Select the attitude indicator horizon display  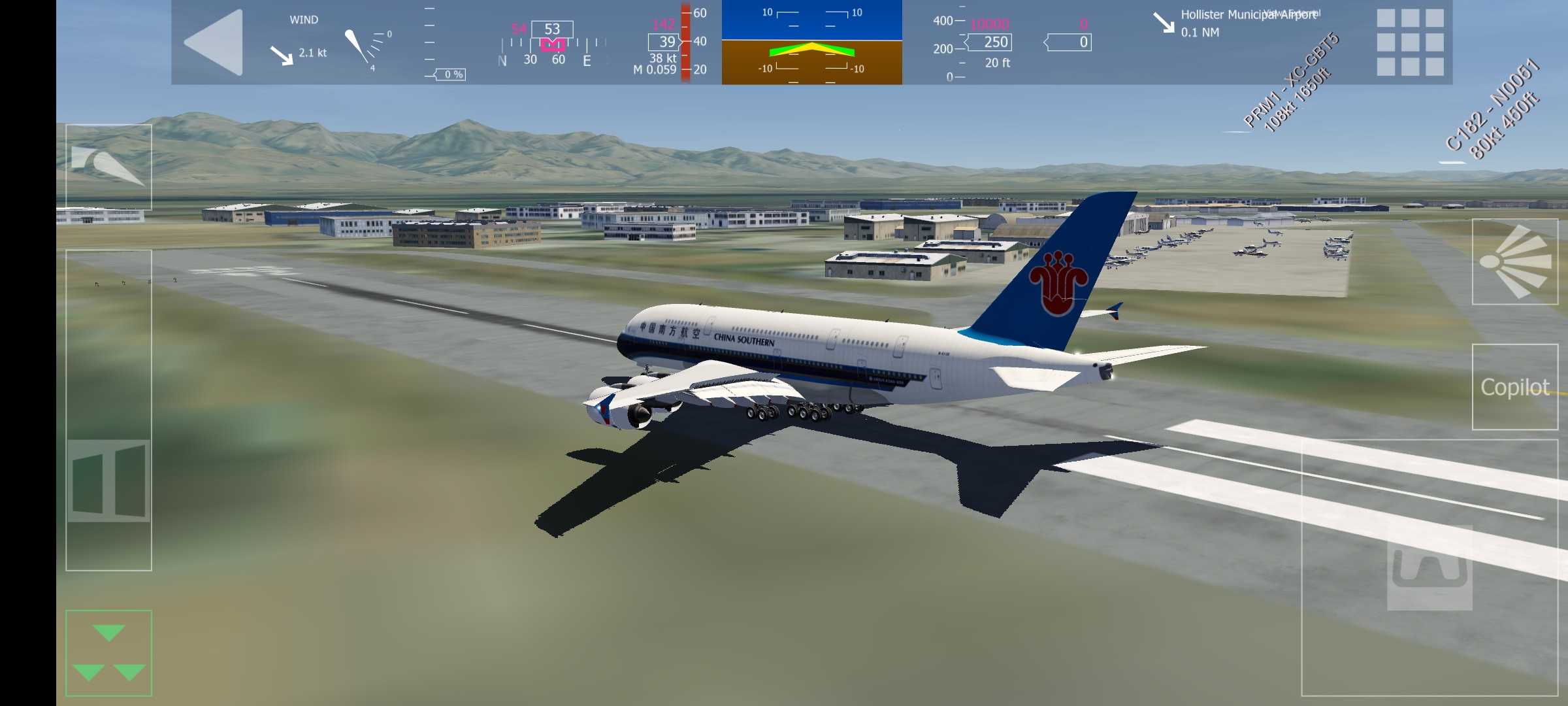[811, 42]
